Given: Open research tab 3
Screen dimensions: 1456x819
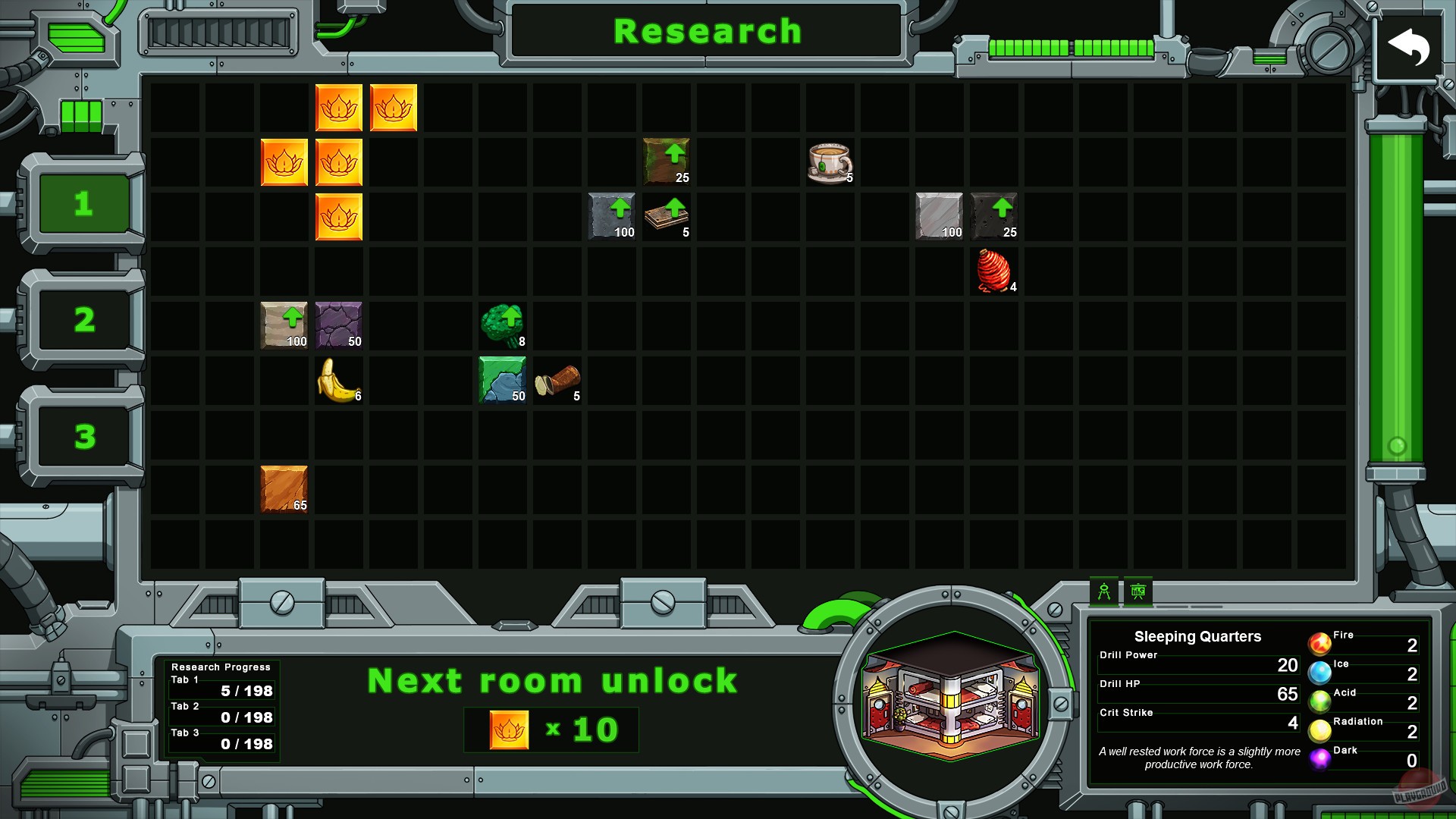Looking at the screenshot, I should coord(83,436).
